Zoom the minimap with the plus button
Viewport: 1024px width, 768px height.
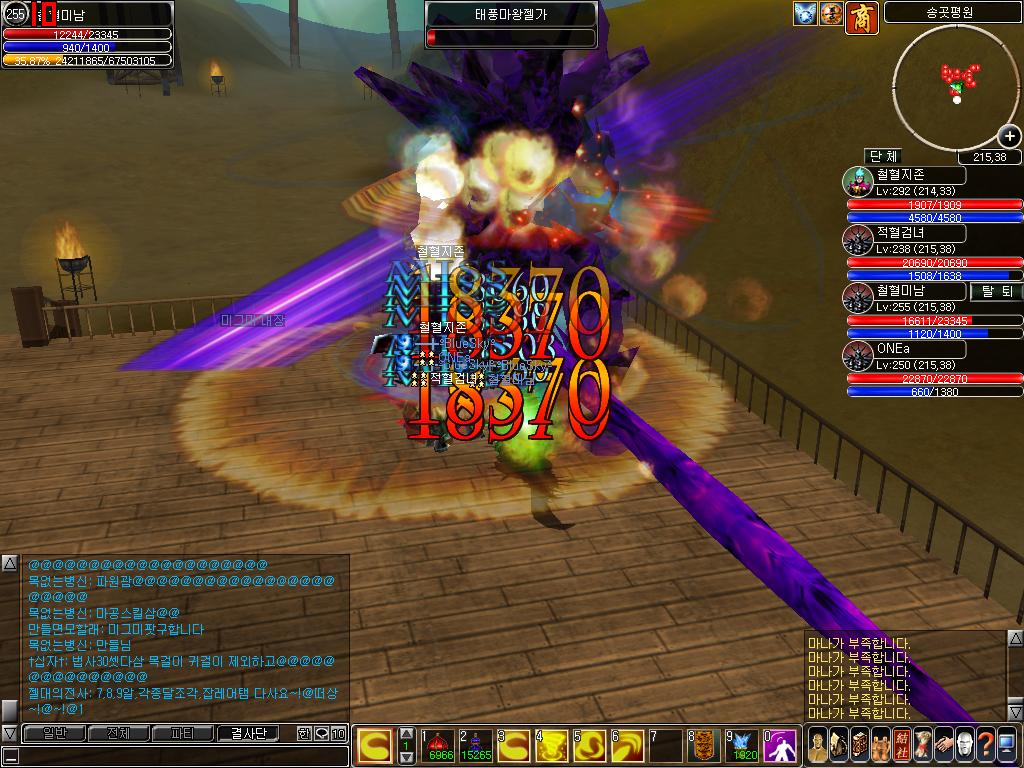click(x=1009, y=136)
